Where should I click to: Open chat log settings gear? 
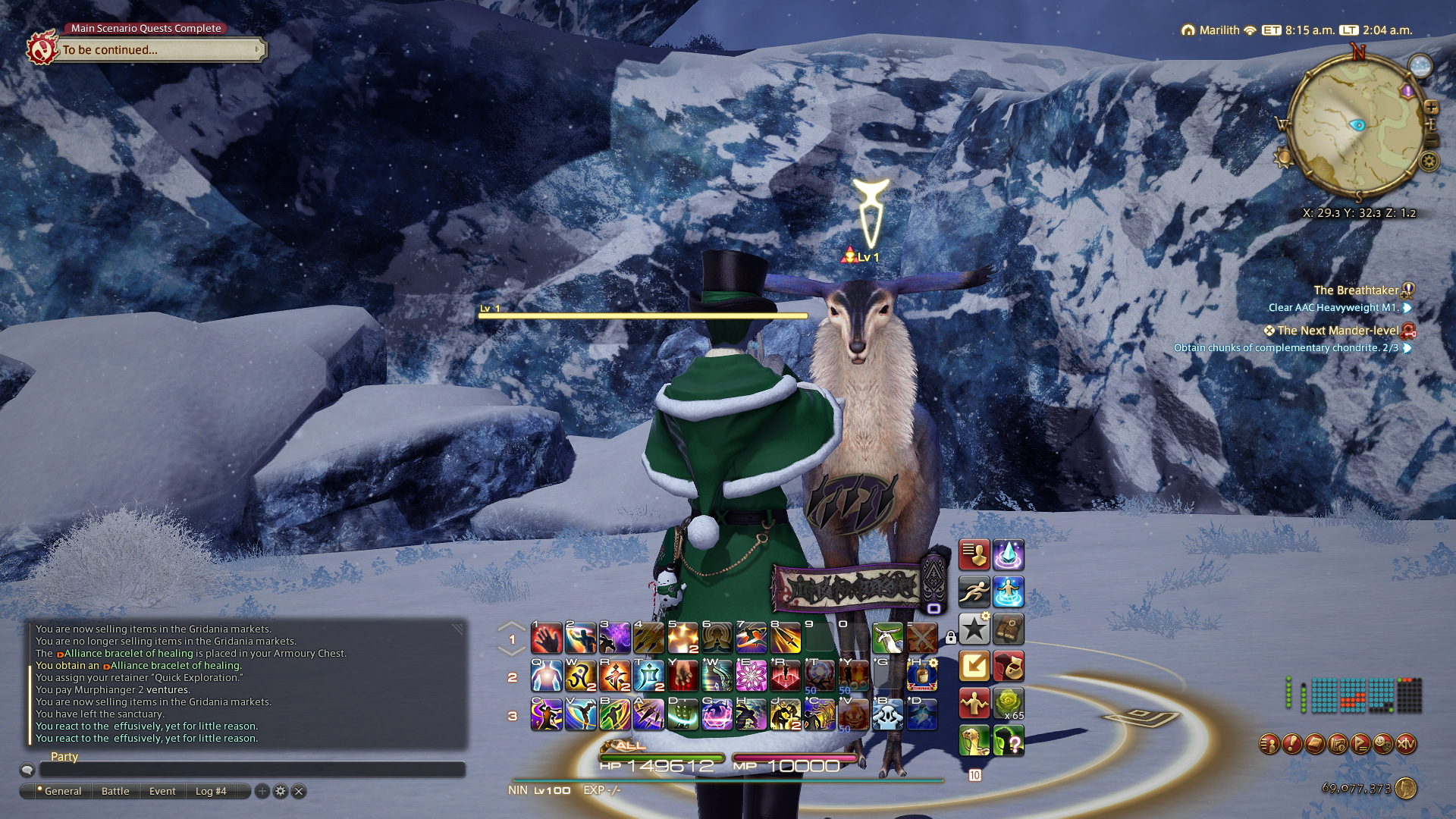(x=281, y=791)
